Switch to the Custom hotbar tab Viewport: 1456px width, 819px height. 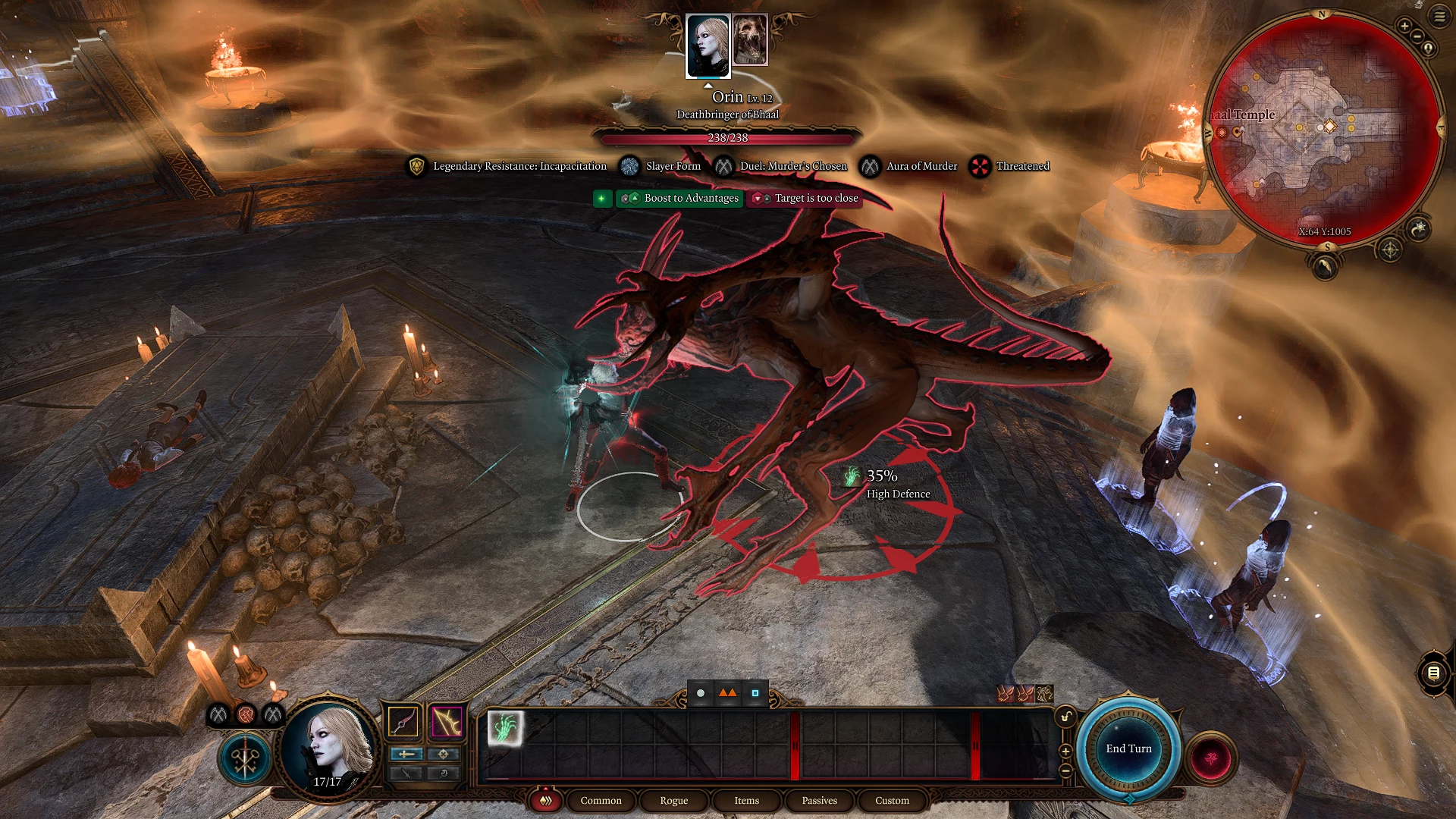coord(892,801)
